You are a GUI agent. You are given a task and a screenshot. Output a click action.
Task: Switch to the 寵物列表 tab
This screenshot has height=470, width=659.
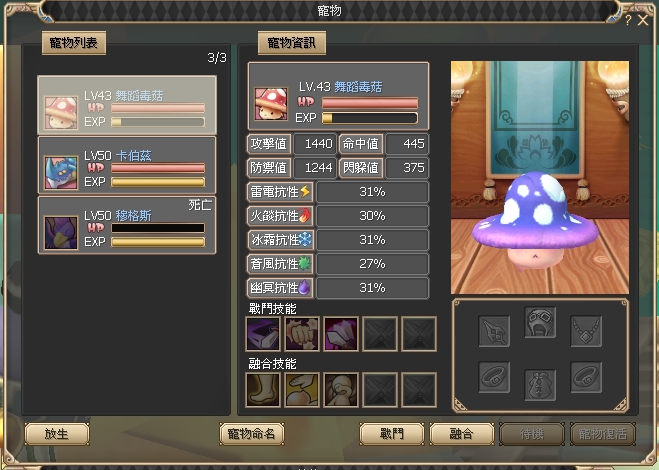tap(74, 43)
